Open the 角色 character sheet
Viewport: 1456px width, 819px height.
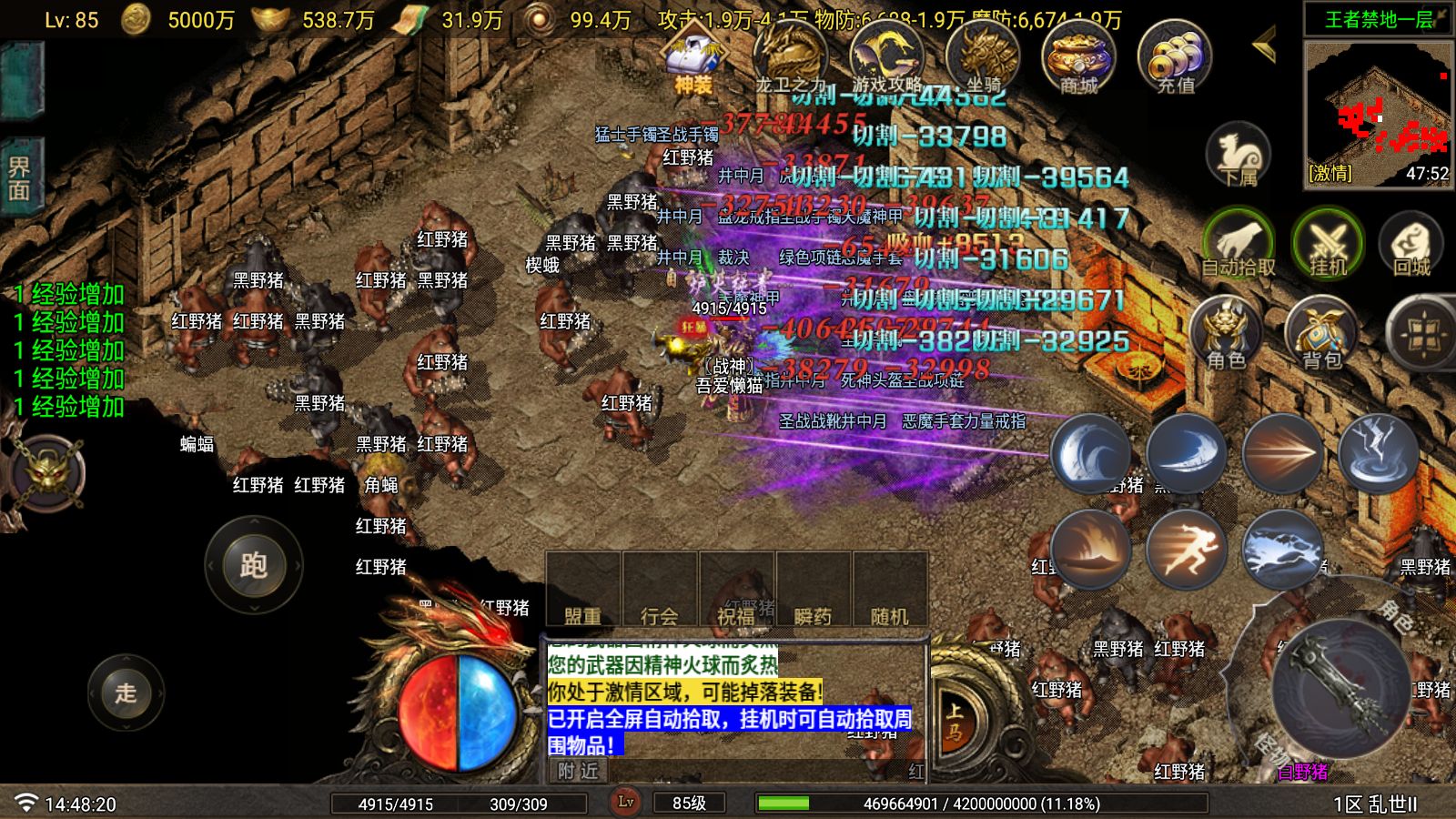pos(1225,333)
